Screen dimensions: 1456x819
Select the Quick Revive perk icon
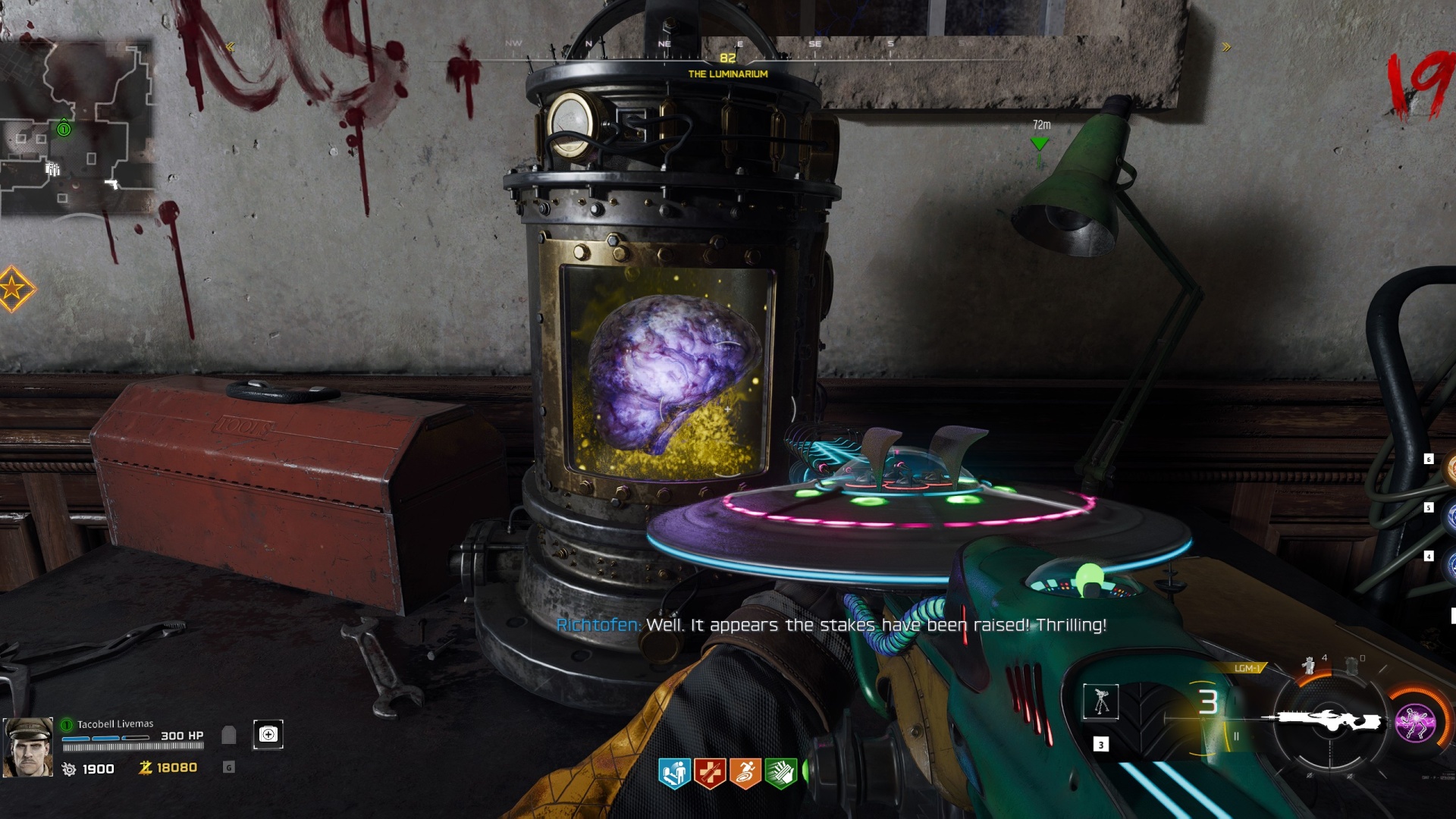(673, 773)
